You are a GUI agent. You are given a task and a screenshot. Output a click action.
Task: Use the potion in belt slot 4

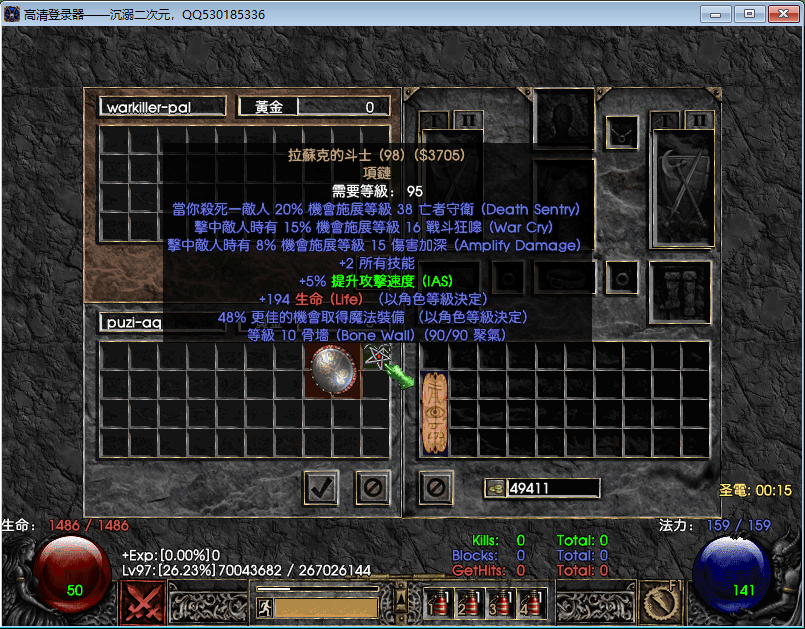(529, 604)
